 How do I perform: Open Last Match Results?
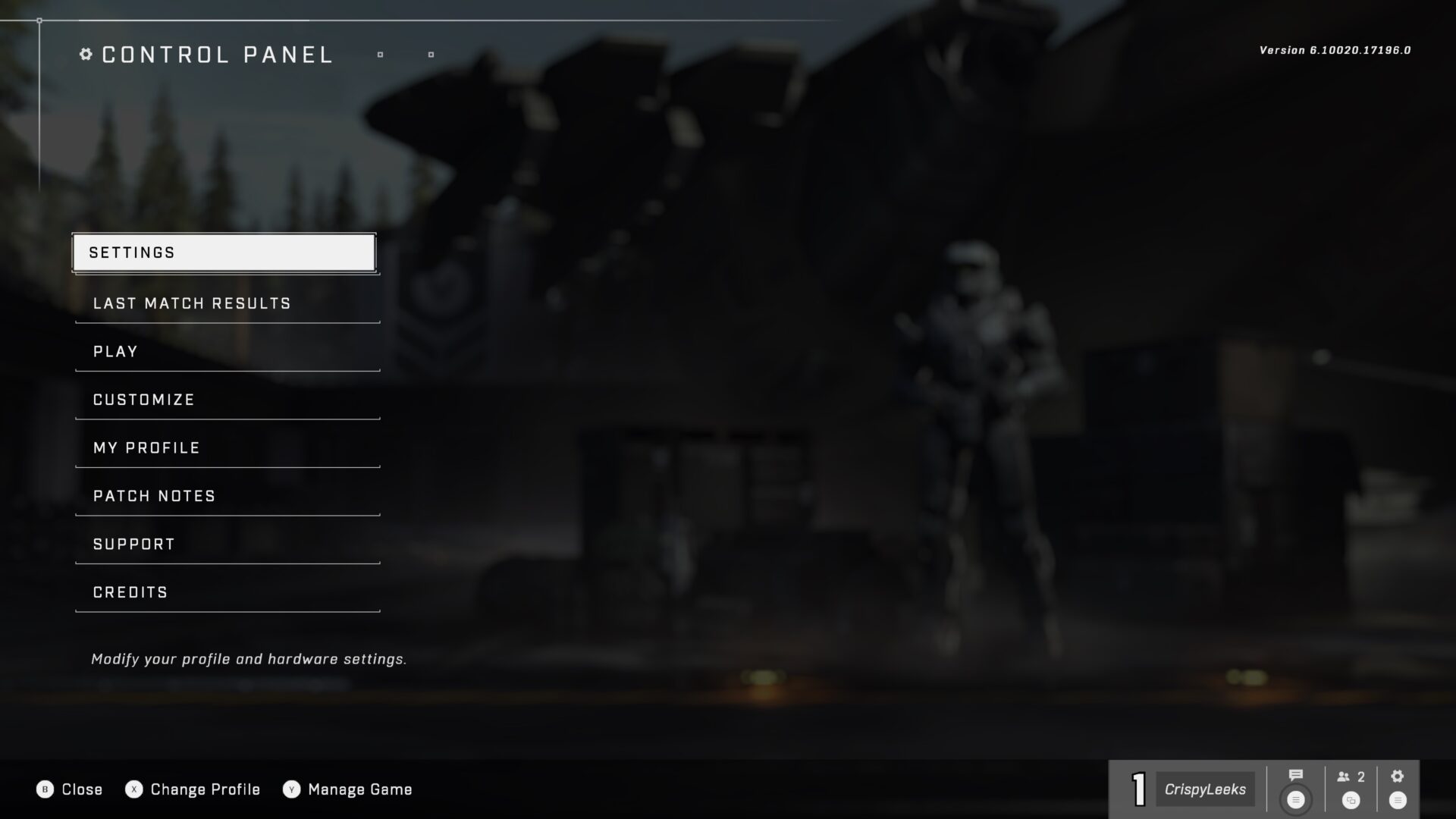(x=191, y=303)
